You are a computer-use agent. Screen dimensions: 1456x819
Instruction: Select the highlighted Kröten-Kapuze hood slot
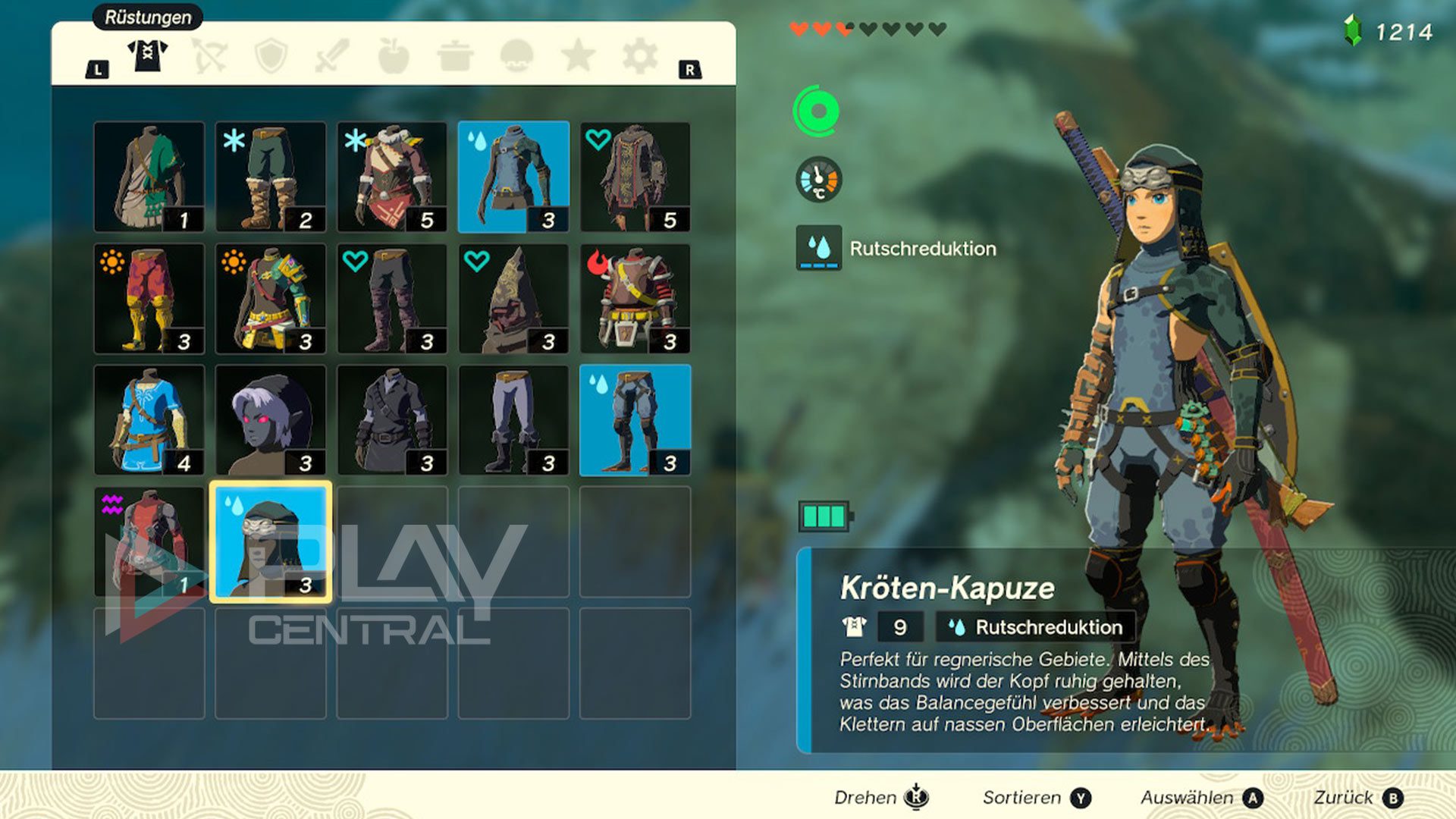point(271,541)
